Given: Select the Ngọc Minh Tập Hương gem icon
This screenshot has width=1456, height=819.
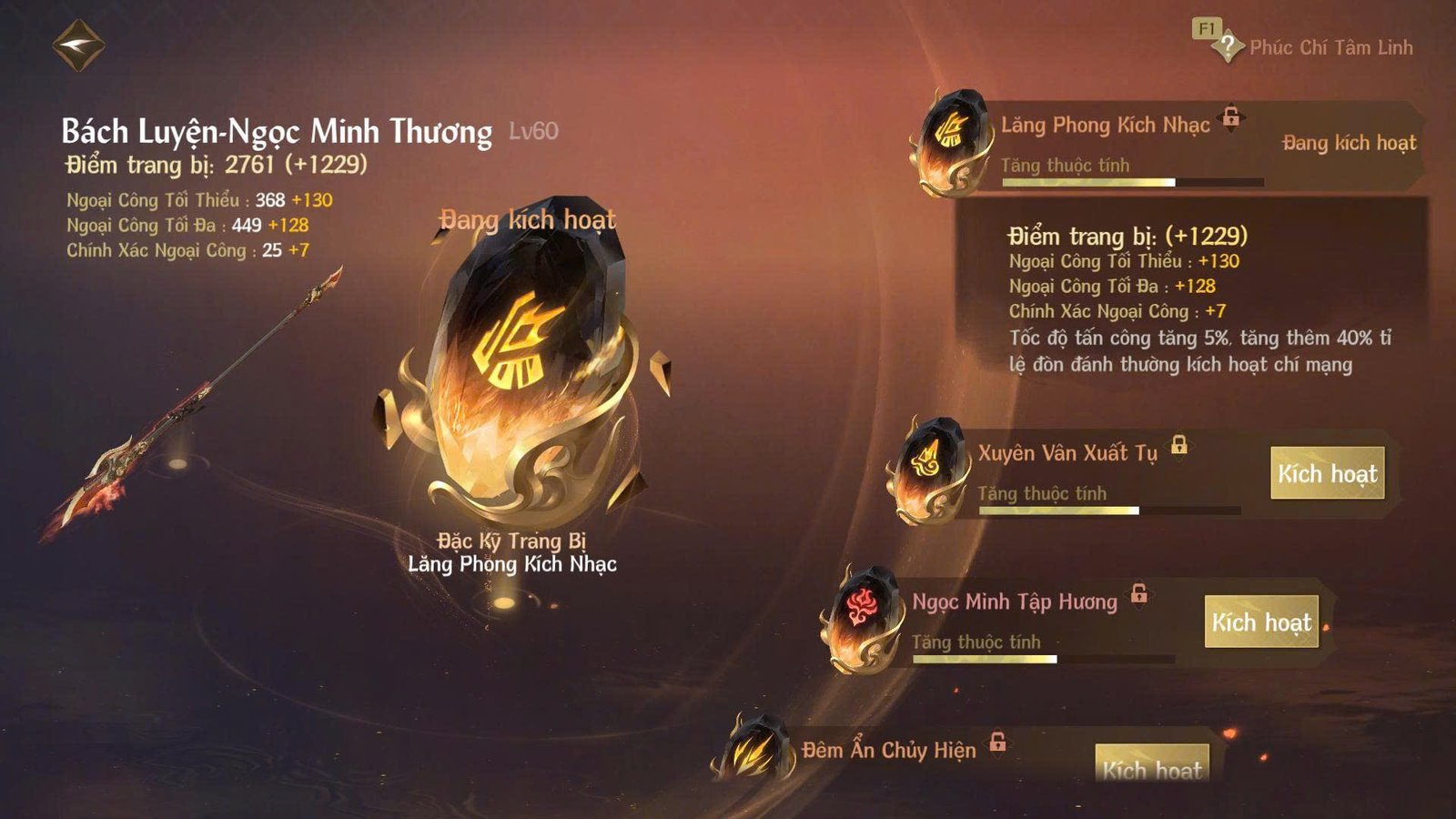Looking at the screenshot, I should pyautogui.click(x=864, y=619).
